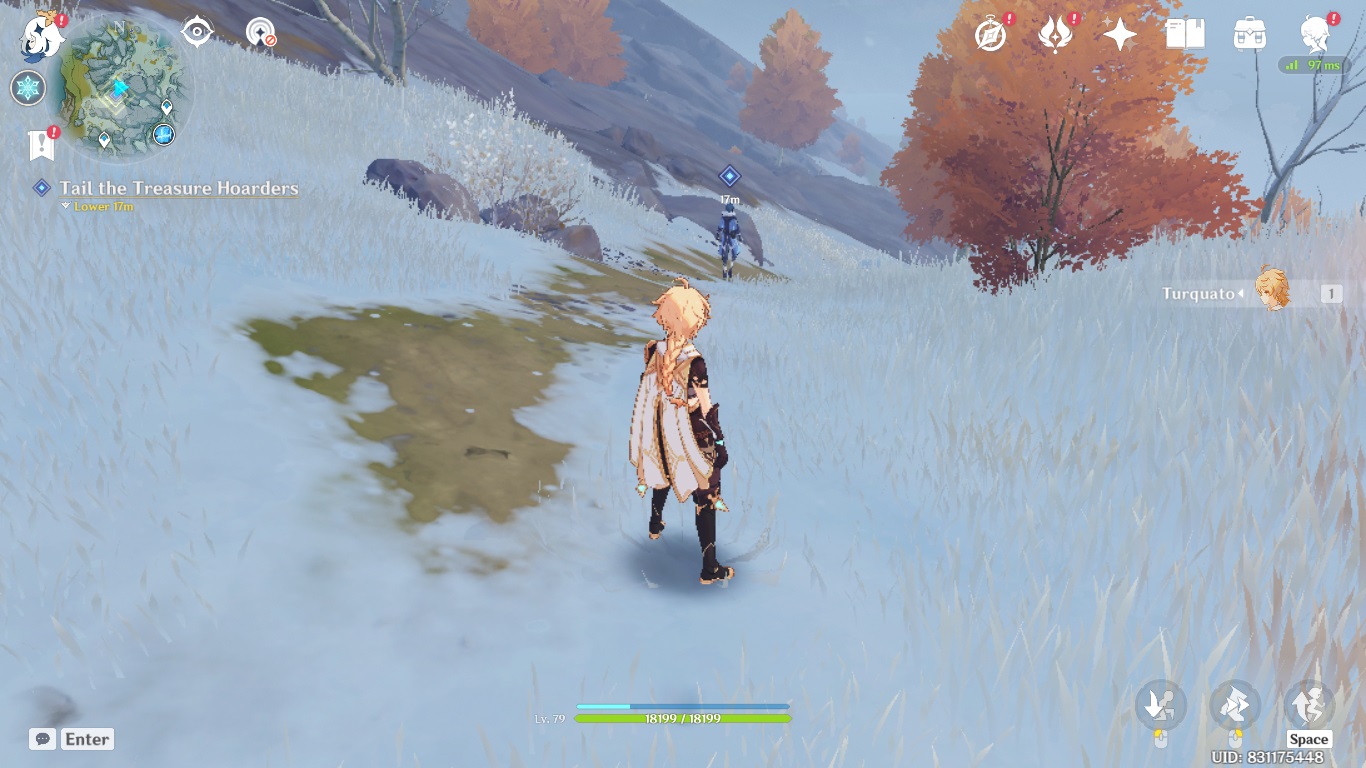Open the Wish star icon
Screen dimensions: 1366x768
point(1119,35)
